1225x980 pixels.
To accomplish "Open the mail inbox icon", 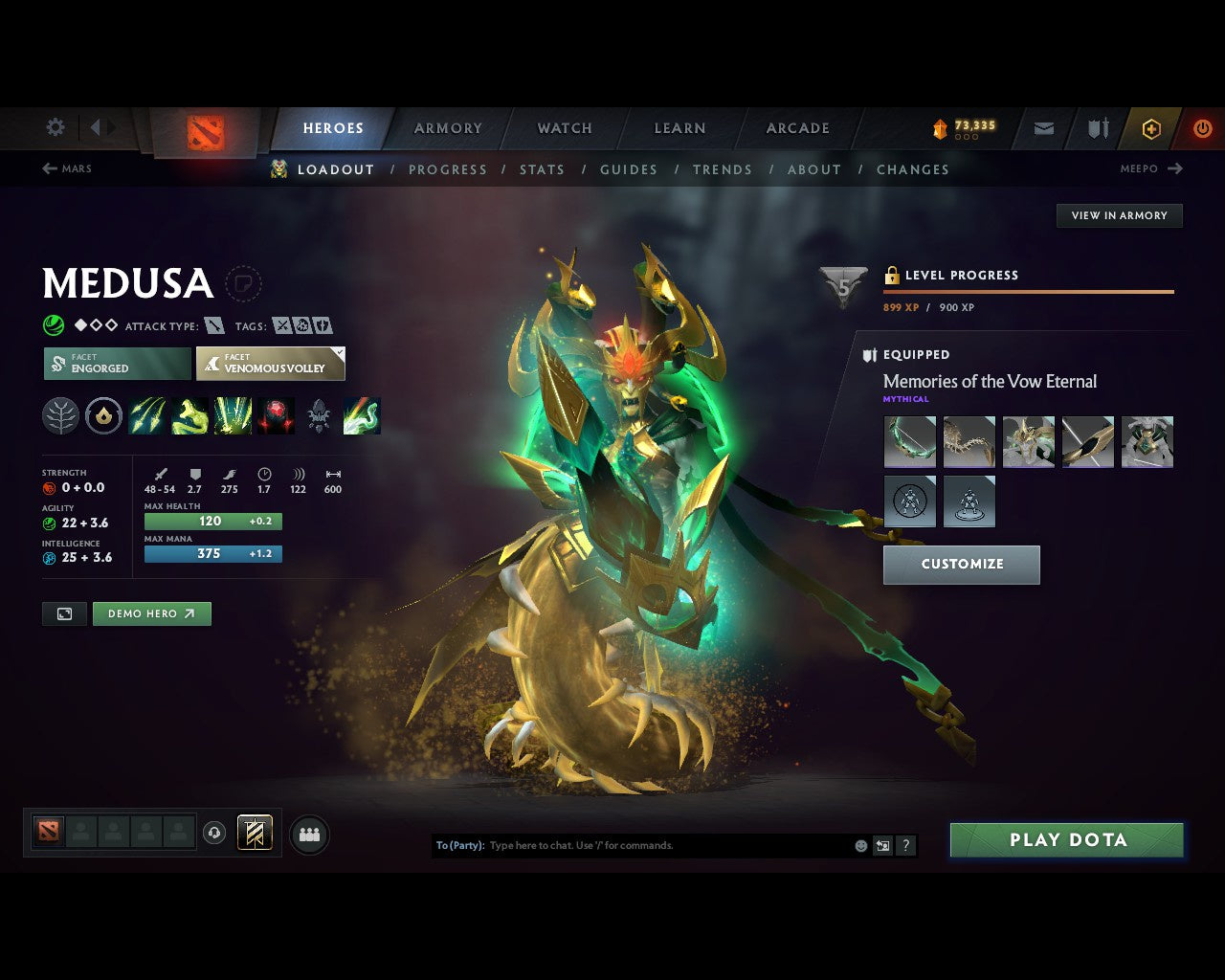I will click(x=1042, y=128).
